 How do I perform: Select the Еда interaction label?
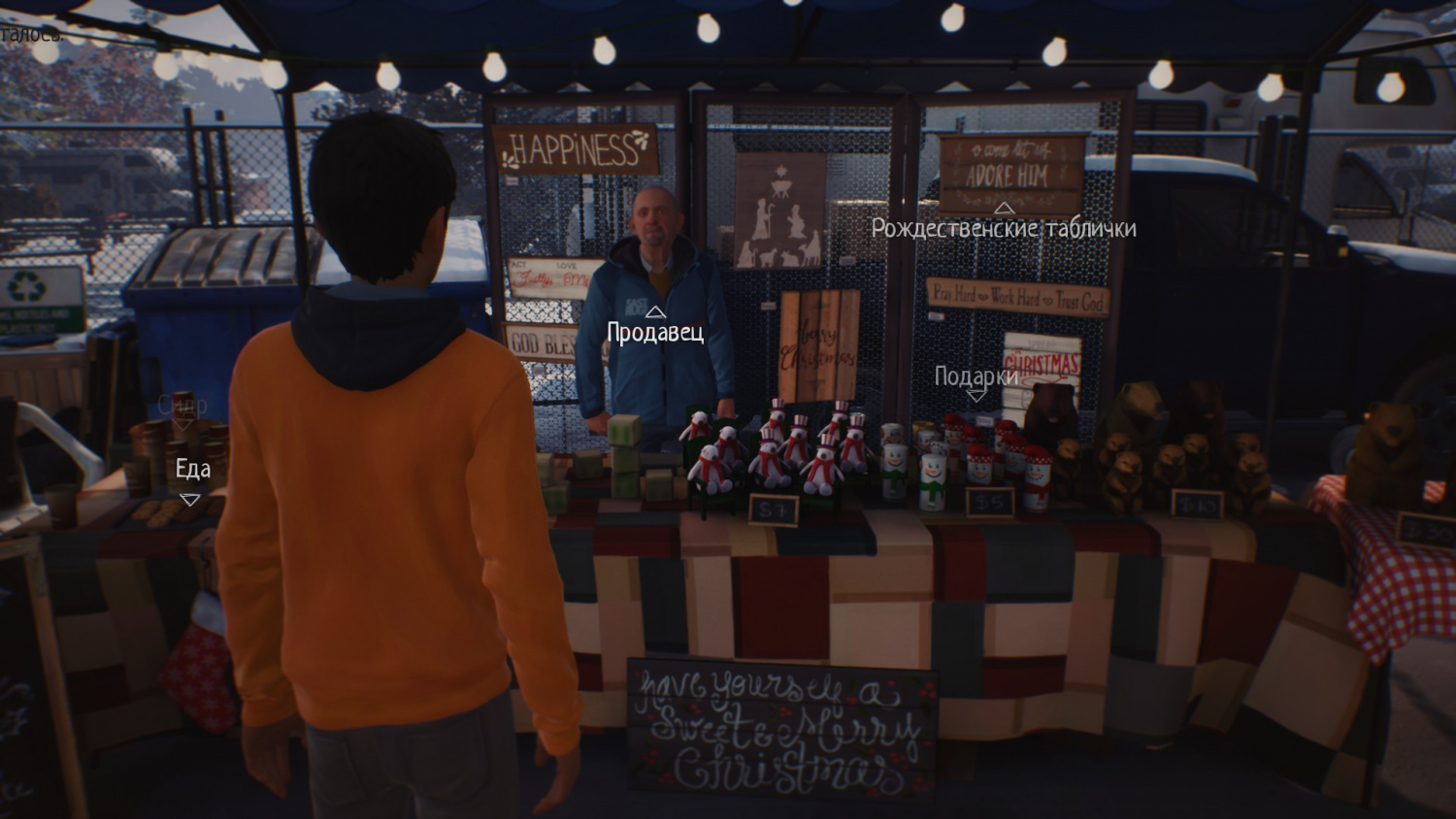pos(192,470)
